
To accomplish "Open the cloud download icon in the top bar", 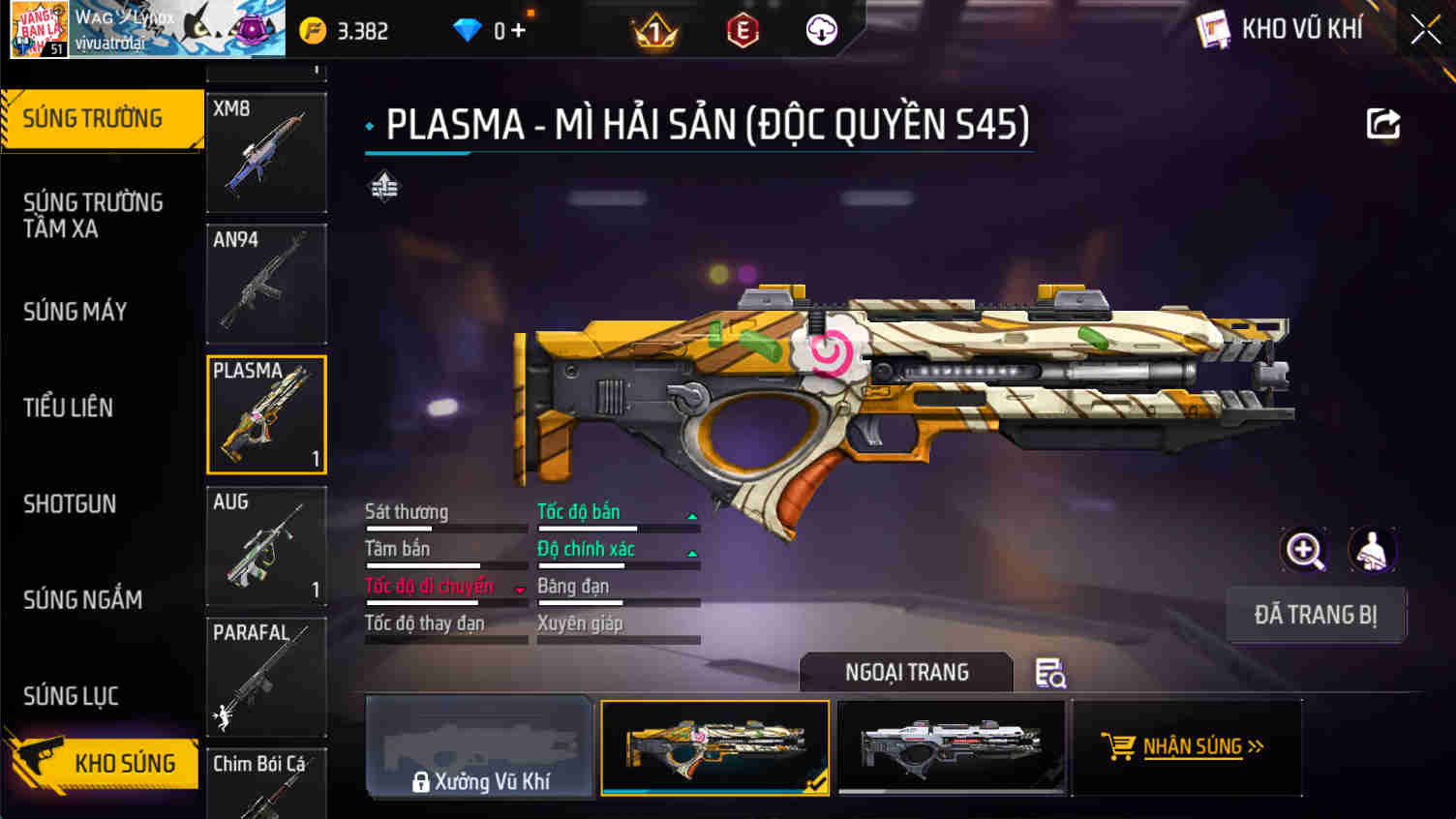I will 821,29.
